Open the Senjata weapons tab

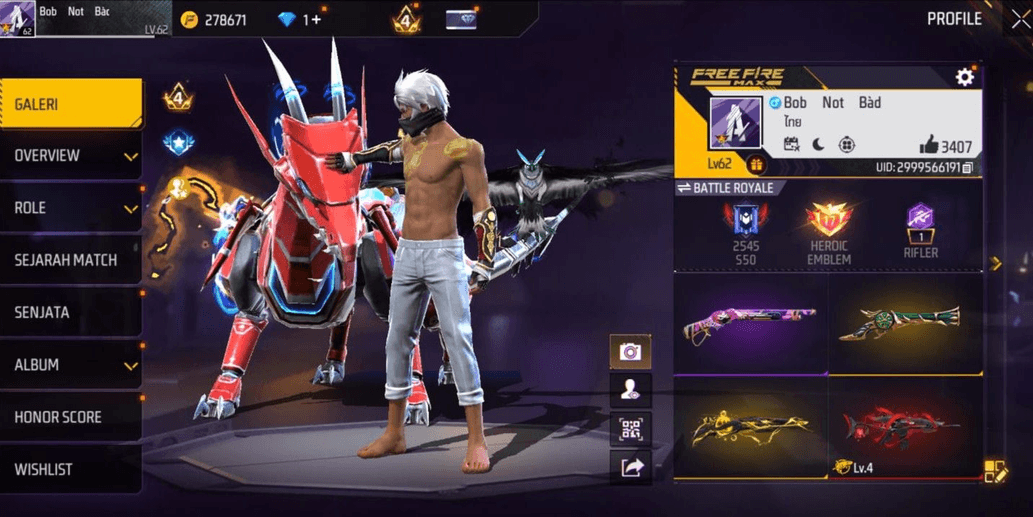[x=70, y=312]
